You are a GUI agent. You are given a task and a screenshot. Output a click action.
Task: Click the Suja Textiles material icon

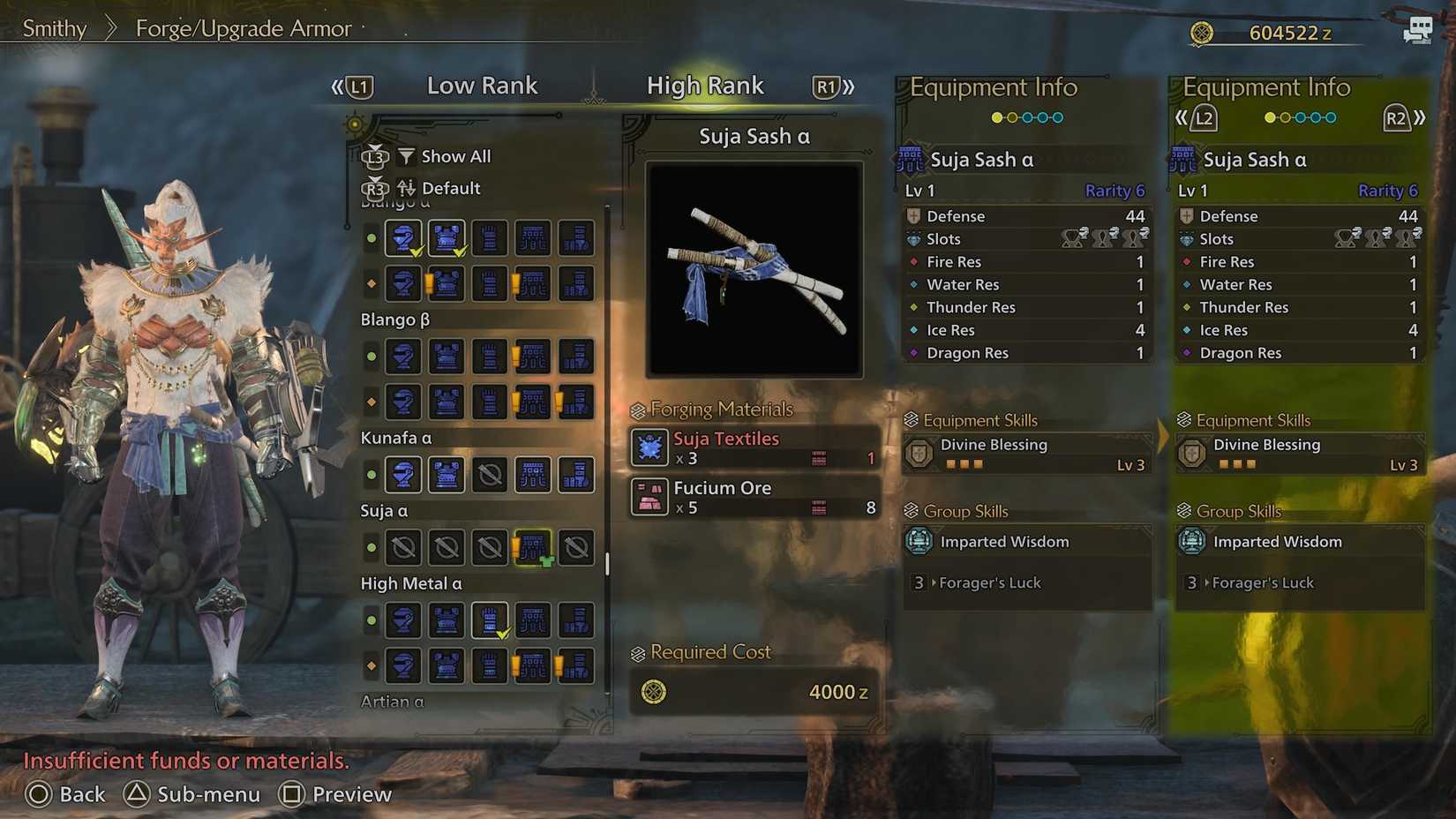point(649,448)
